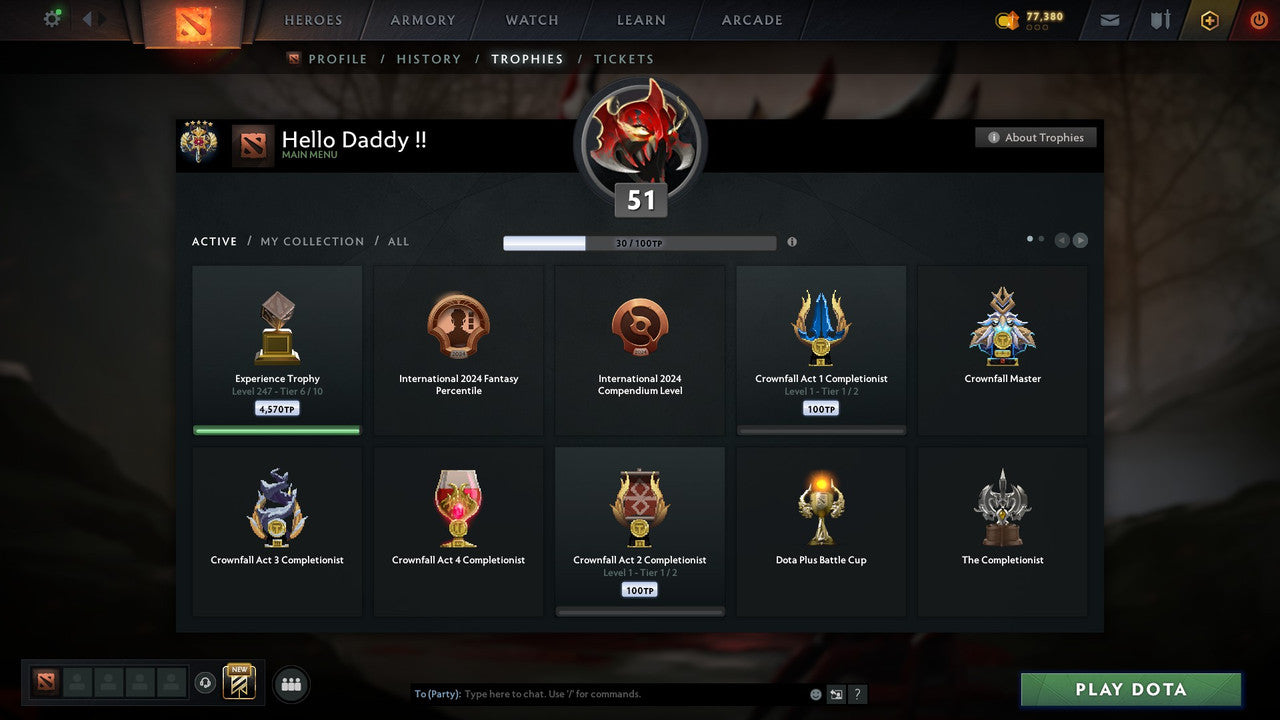Expand next trophy page with right arrow
This screenshot has width=1280, height=720.
[1081, 240]
